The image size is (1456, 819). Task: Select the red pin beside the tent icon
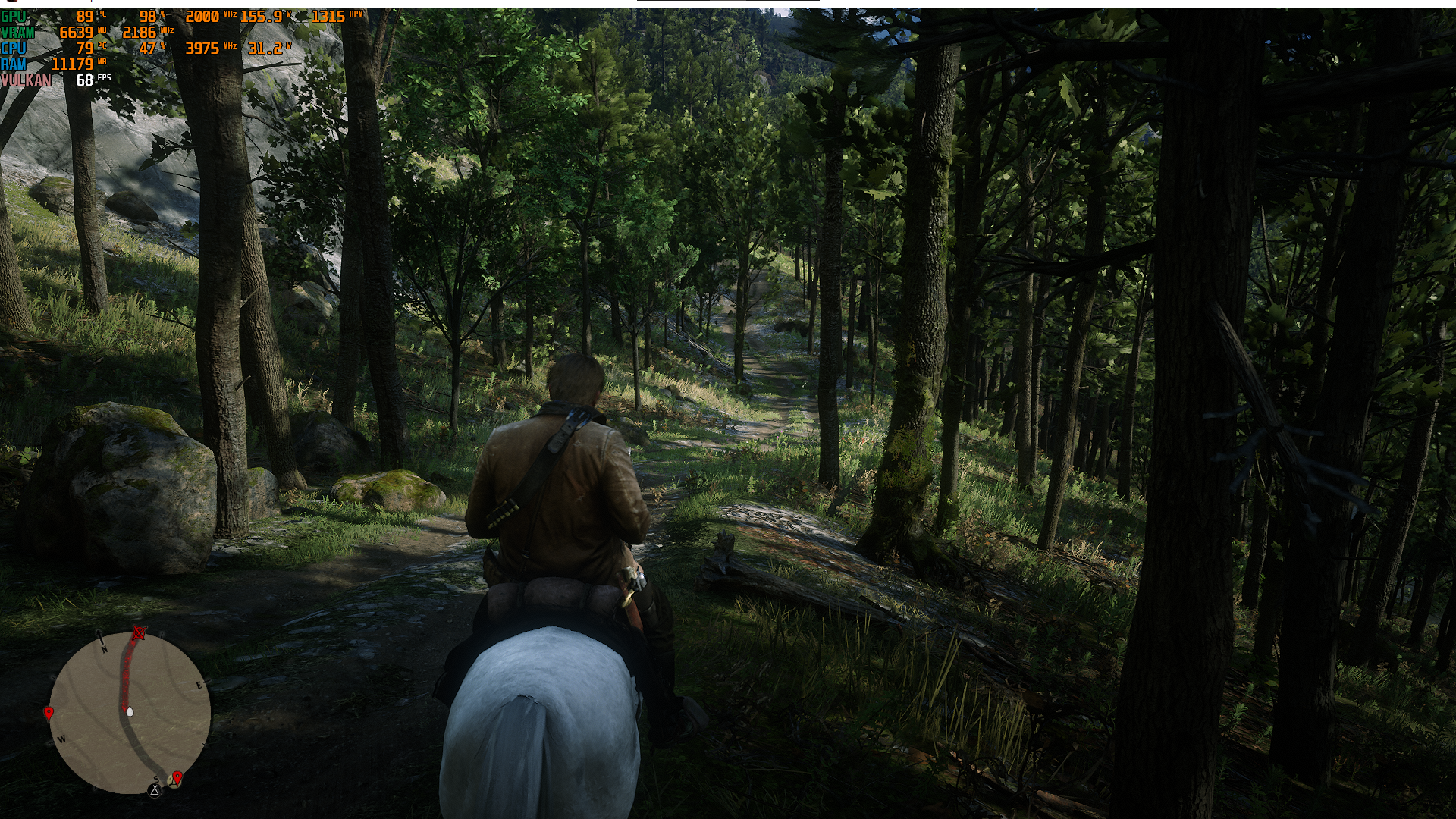click(177, 777)
